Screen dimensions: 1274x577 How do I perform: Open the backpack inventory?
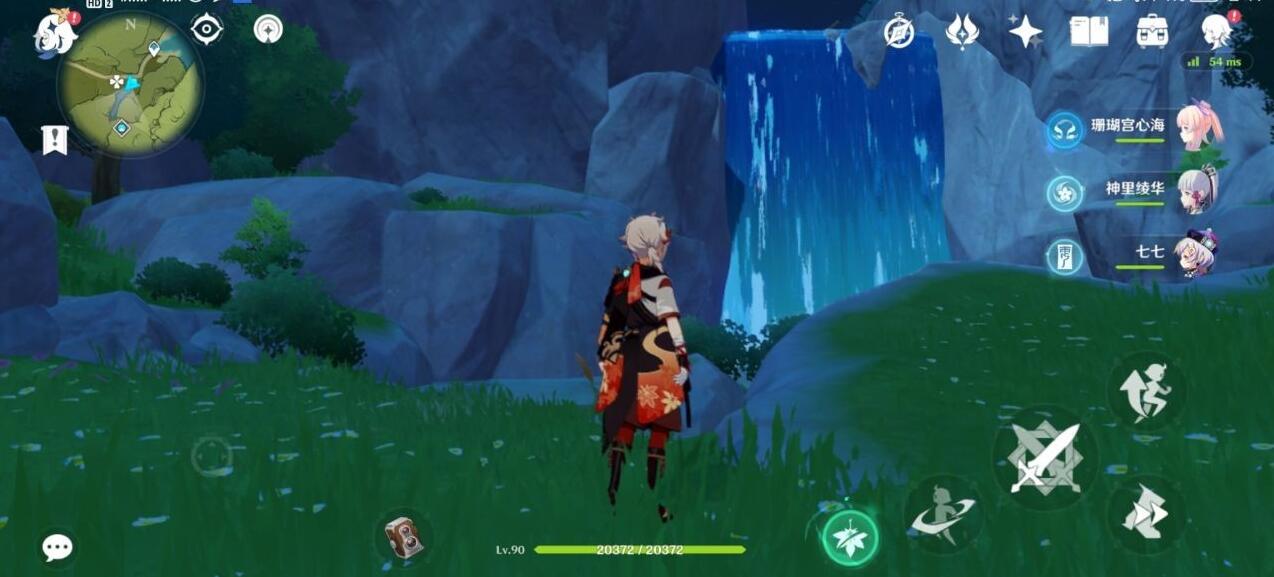(1152, 32)
